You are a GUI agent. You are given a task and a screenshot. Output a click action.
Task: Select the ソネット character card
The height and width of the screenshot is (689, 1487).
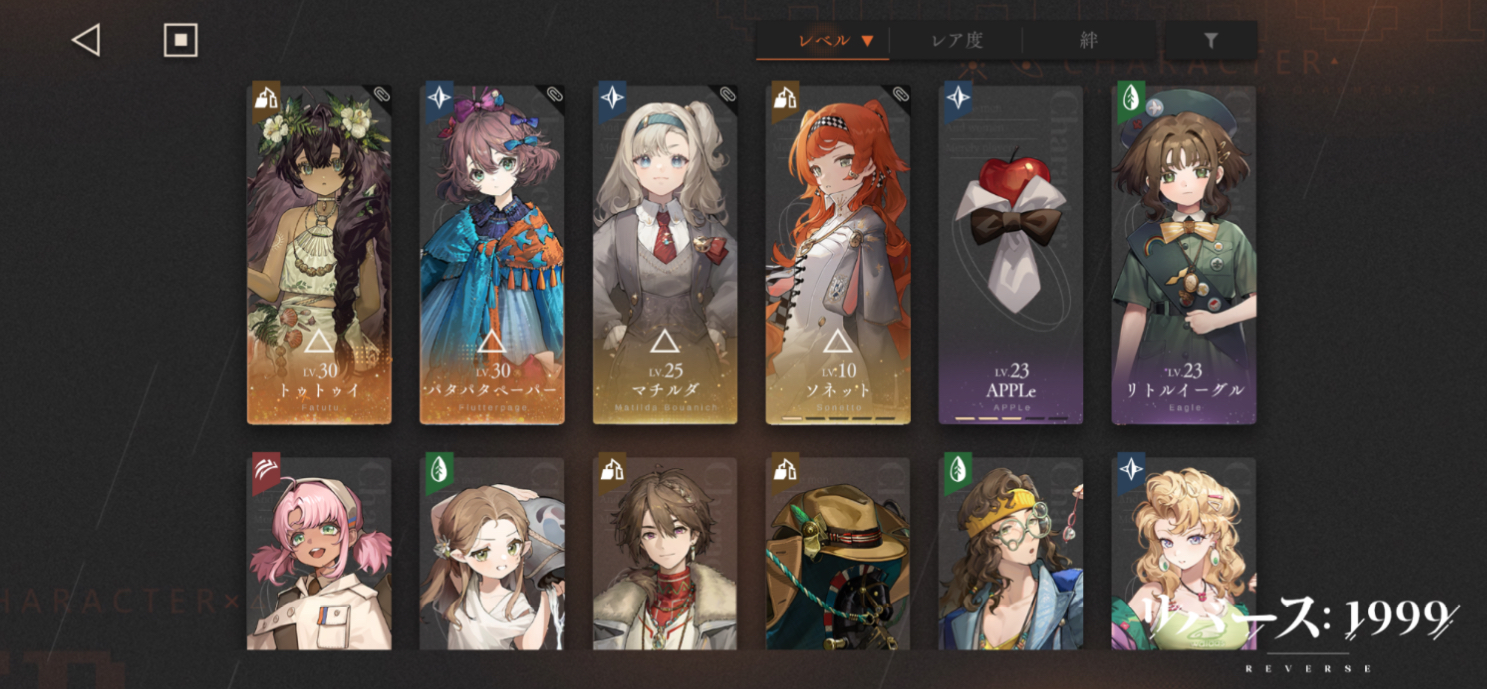pyautogui.click(x=838, y=255)
